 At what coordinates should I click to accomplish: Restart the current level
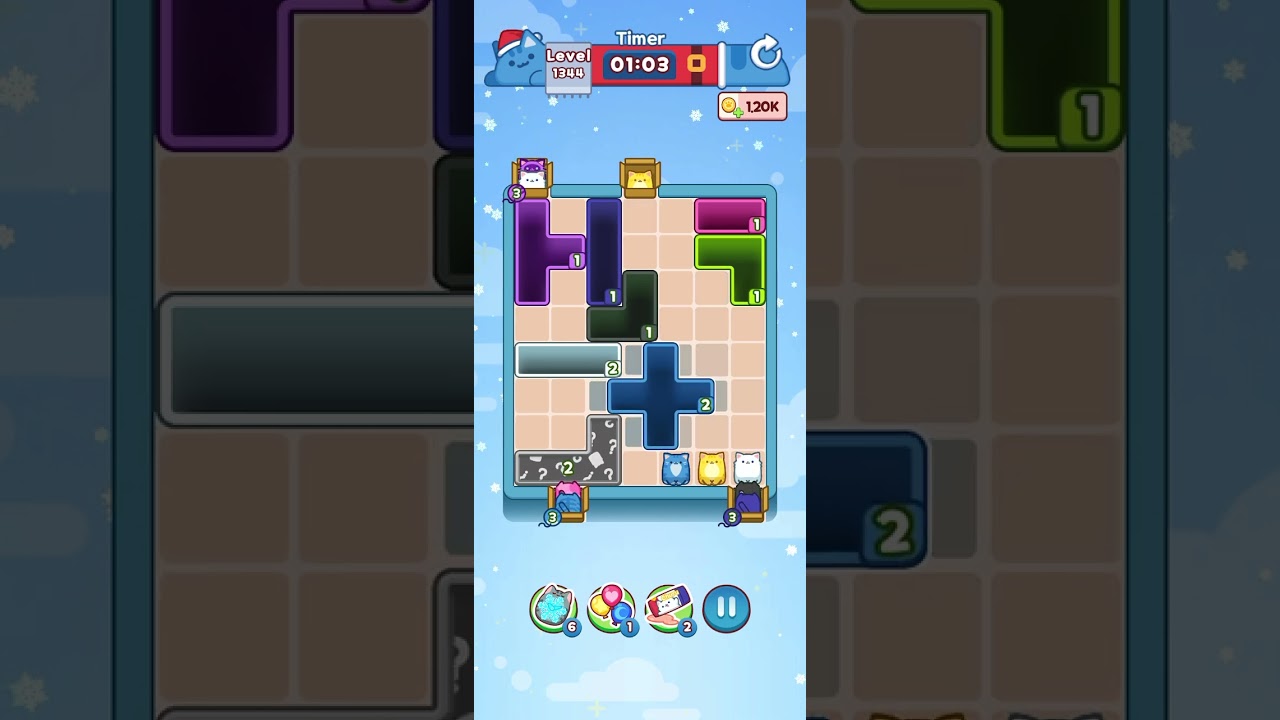point(766,54)
